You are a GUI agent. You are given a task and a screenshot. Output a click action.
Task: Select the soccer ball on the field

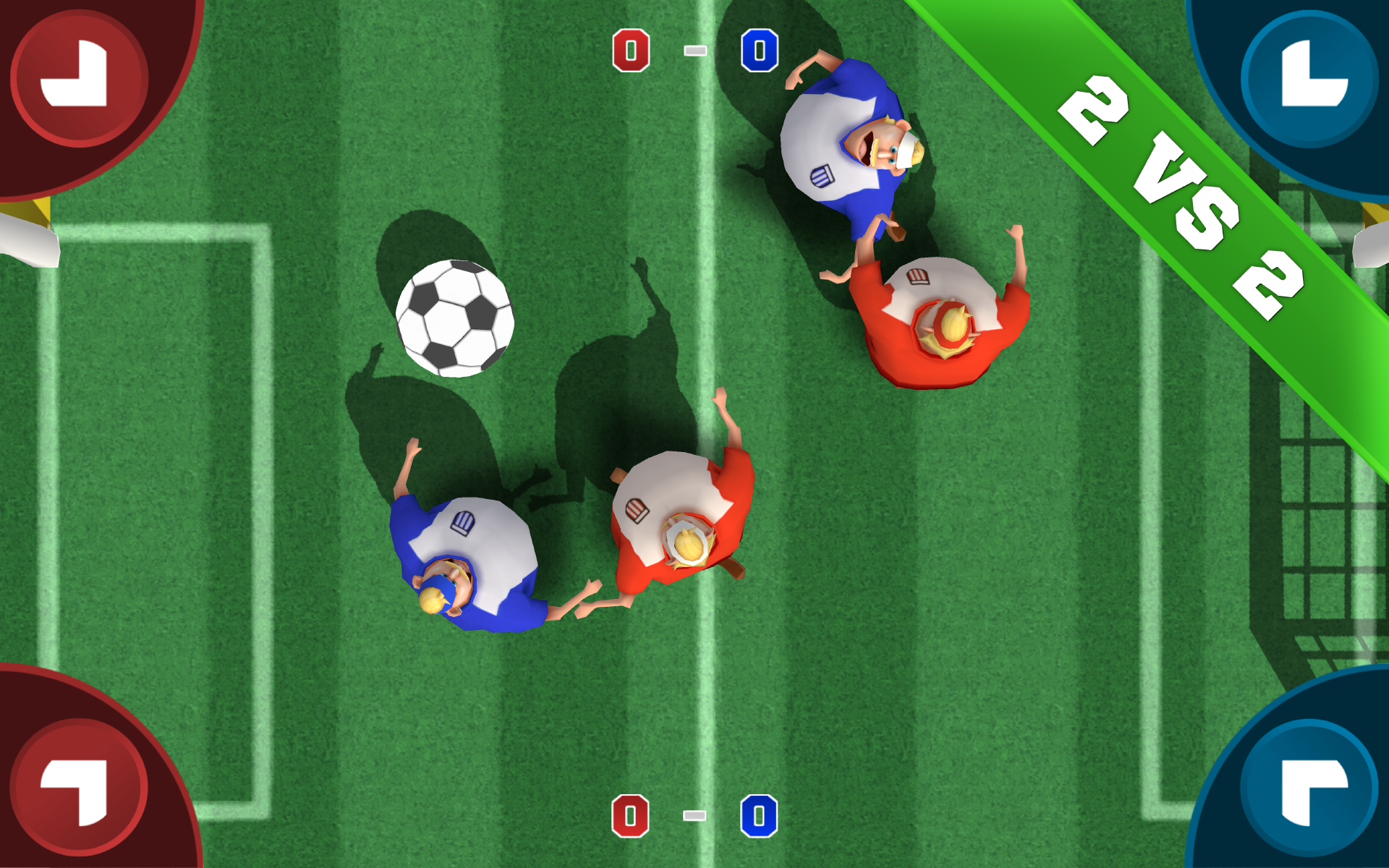click(x=454, y=318)
